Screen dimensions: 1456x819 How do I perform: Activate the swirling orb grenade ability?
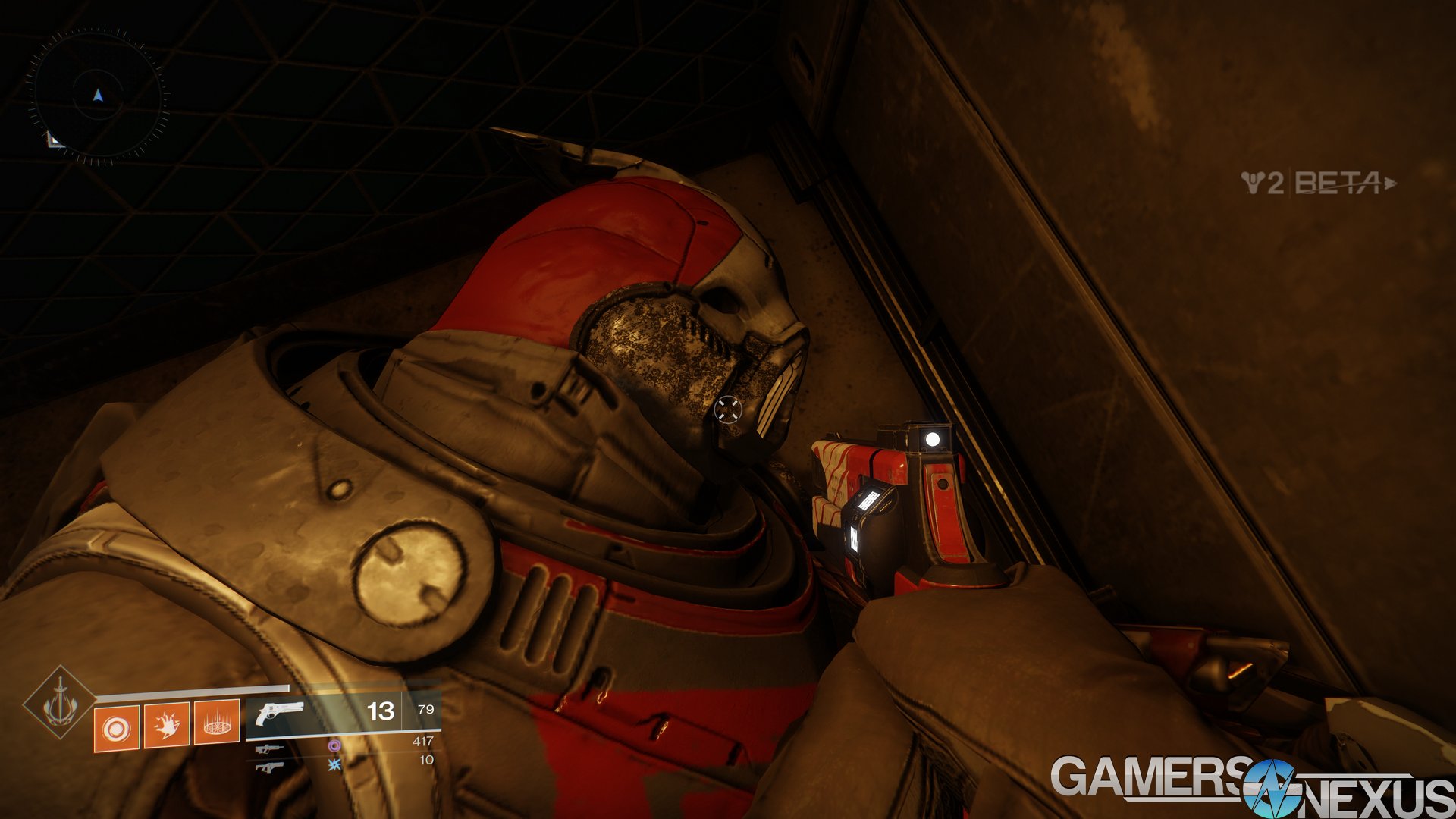[116, 729]
